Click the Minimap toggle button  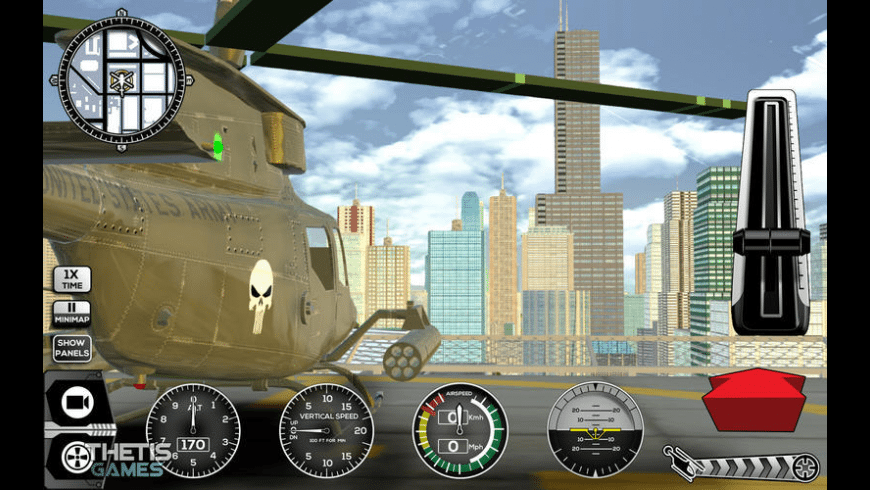[72, 313]
